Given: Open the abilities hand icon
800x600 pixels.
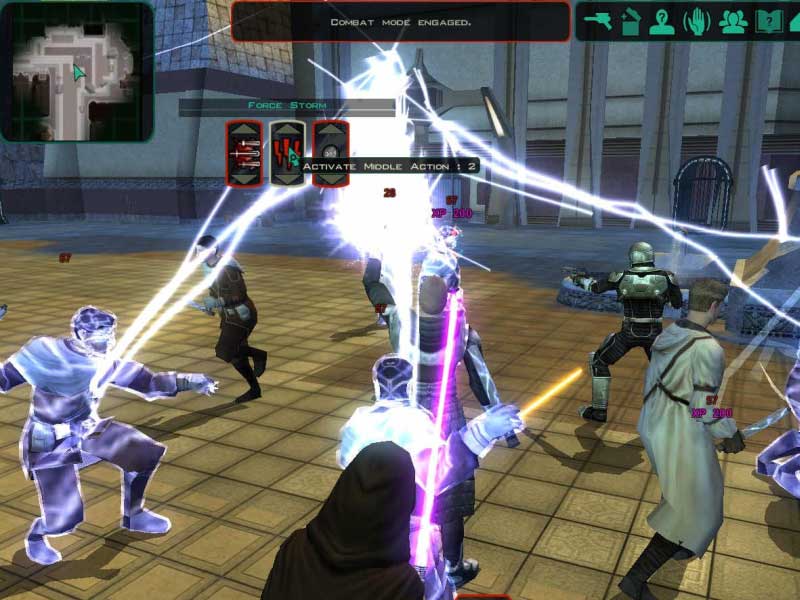Looking at the screenshot, I should (x=696, y=21).
